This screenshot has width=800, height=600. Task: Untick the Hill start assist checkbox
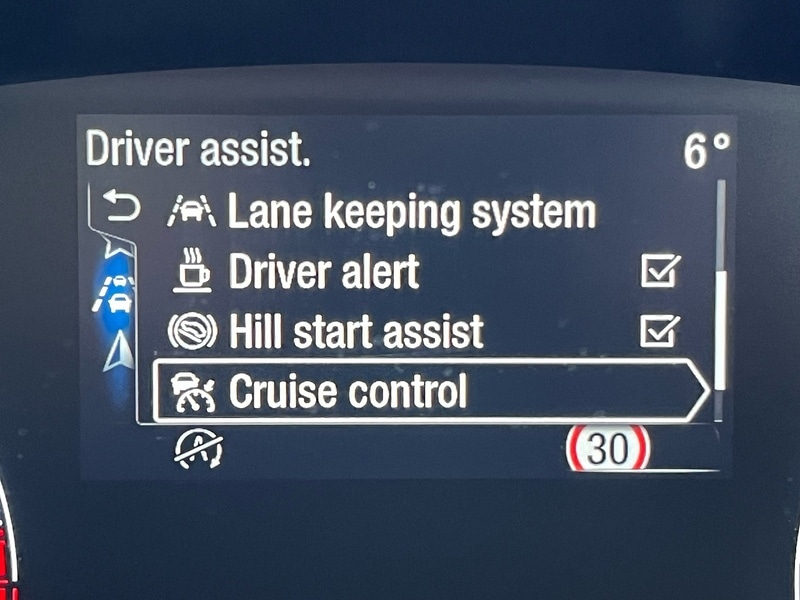click(x=659, y=331)
